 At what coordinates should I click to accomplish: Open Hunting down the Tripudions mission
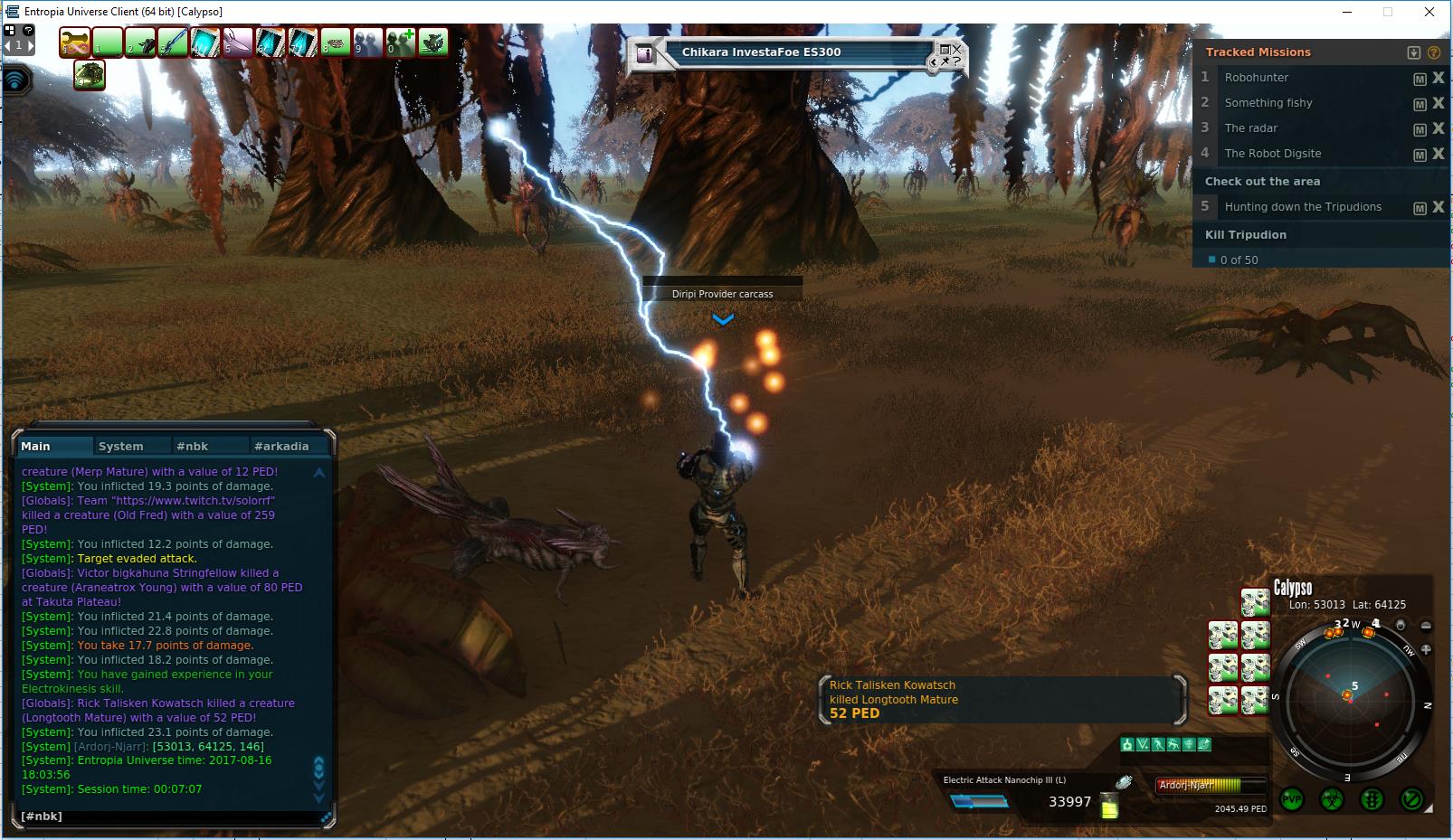pyautogui.click(x=1303, y=207)
